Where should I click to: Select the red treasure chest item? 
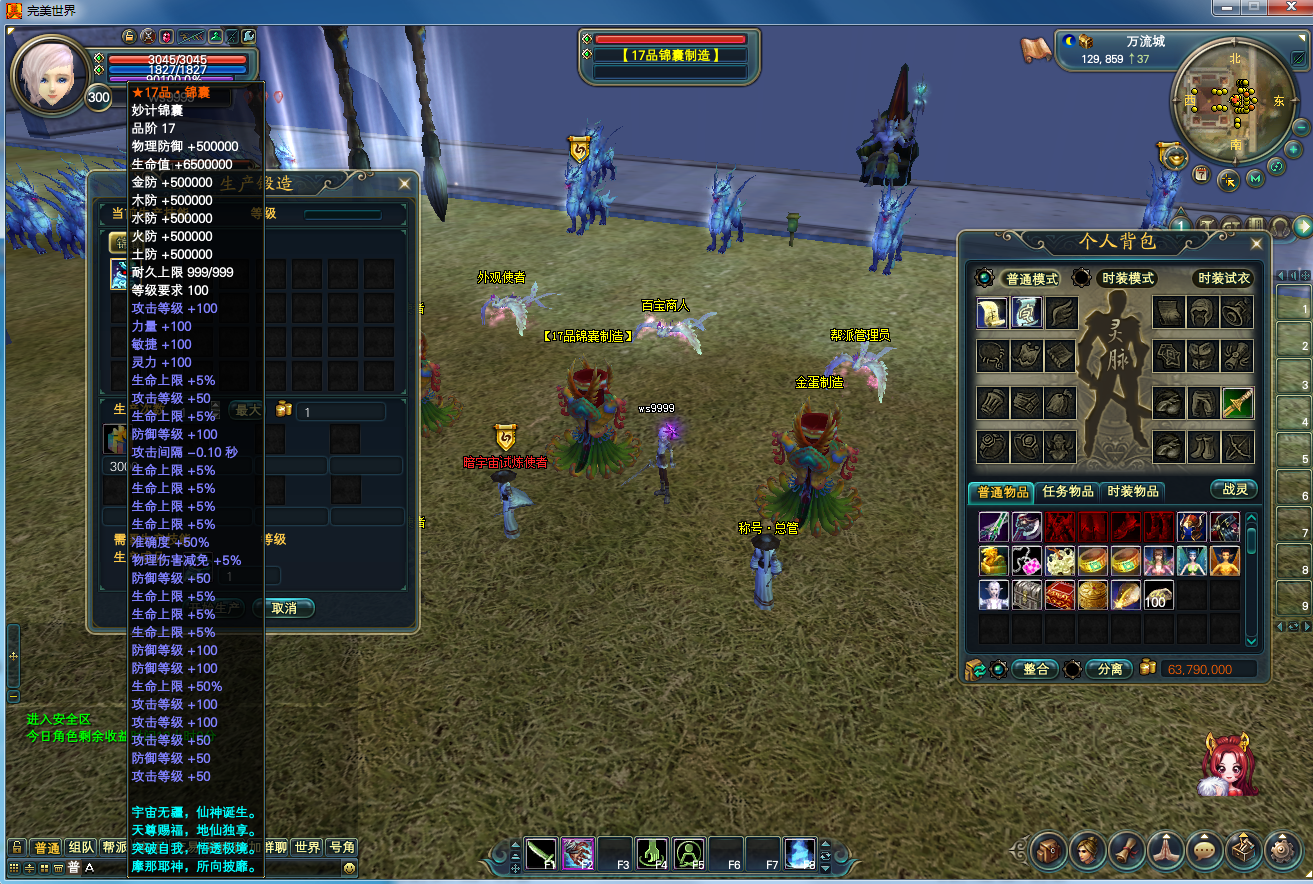point(1059,594)
